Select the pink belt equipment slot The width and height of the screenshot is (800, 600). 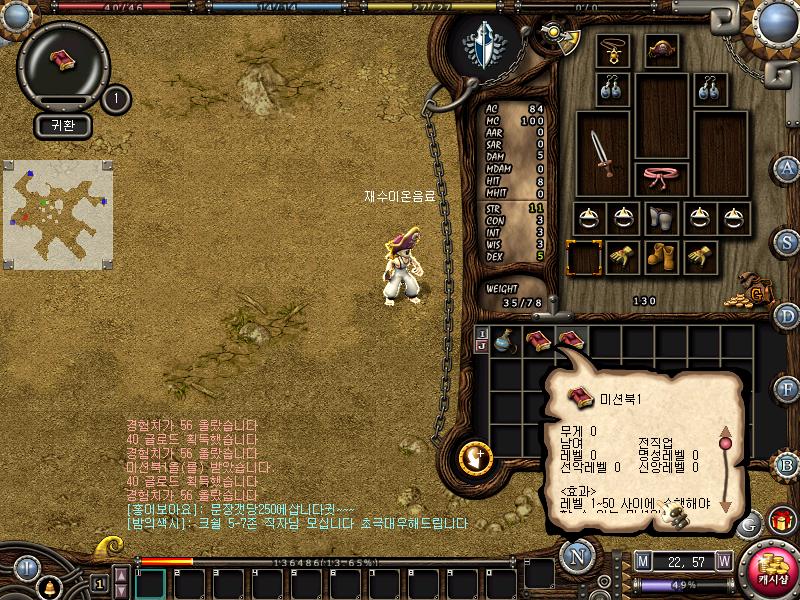(x=662, y=178)
